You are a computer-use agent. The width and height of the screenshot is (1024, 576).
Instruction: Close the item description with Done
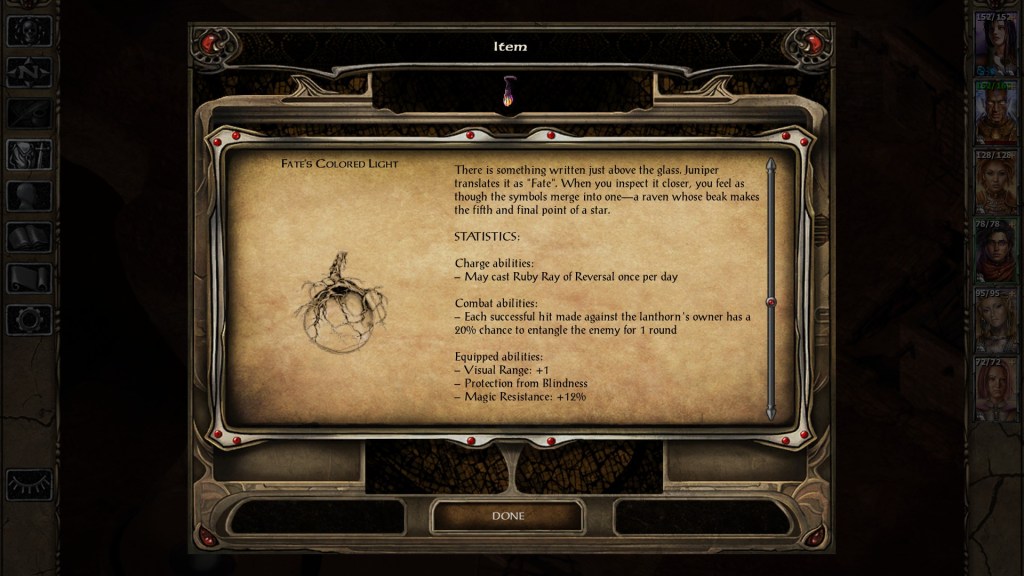click(x=507, y=516)
